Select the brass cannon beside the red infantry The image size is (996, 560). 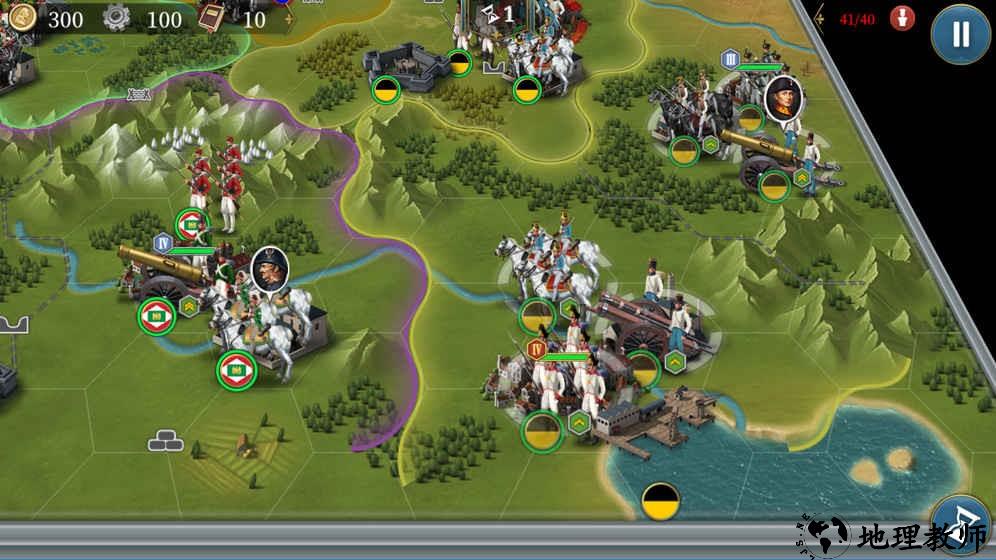[160, 270]
